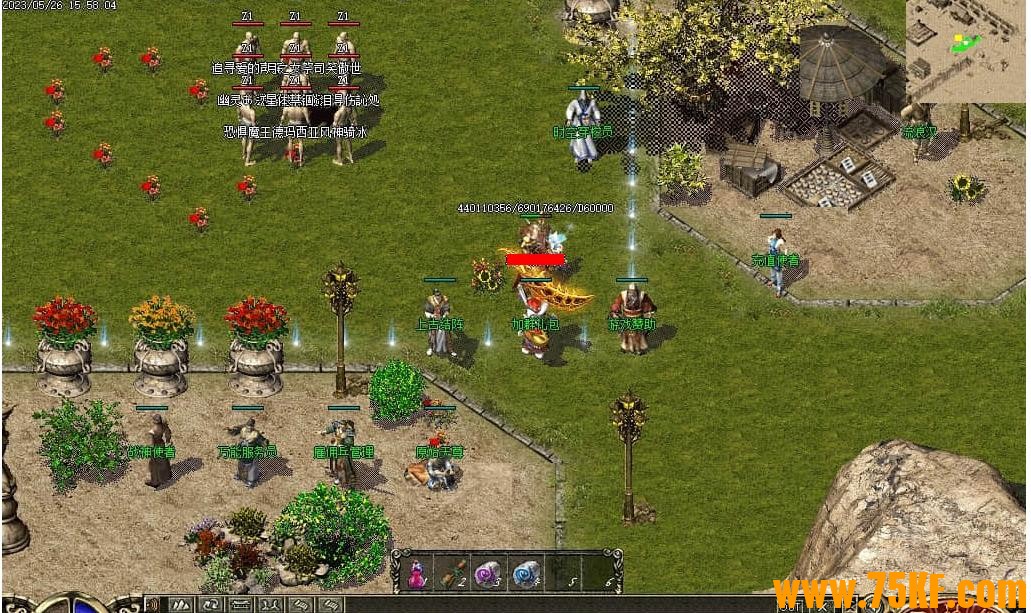Image resolution: width=1031 pixels, height=613 pixels.
Task: Use the pink potion in hotbar slot 1
Action: point(416,573)
